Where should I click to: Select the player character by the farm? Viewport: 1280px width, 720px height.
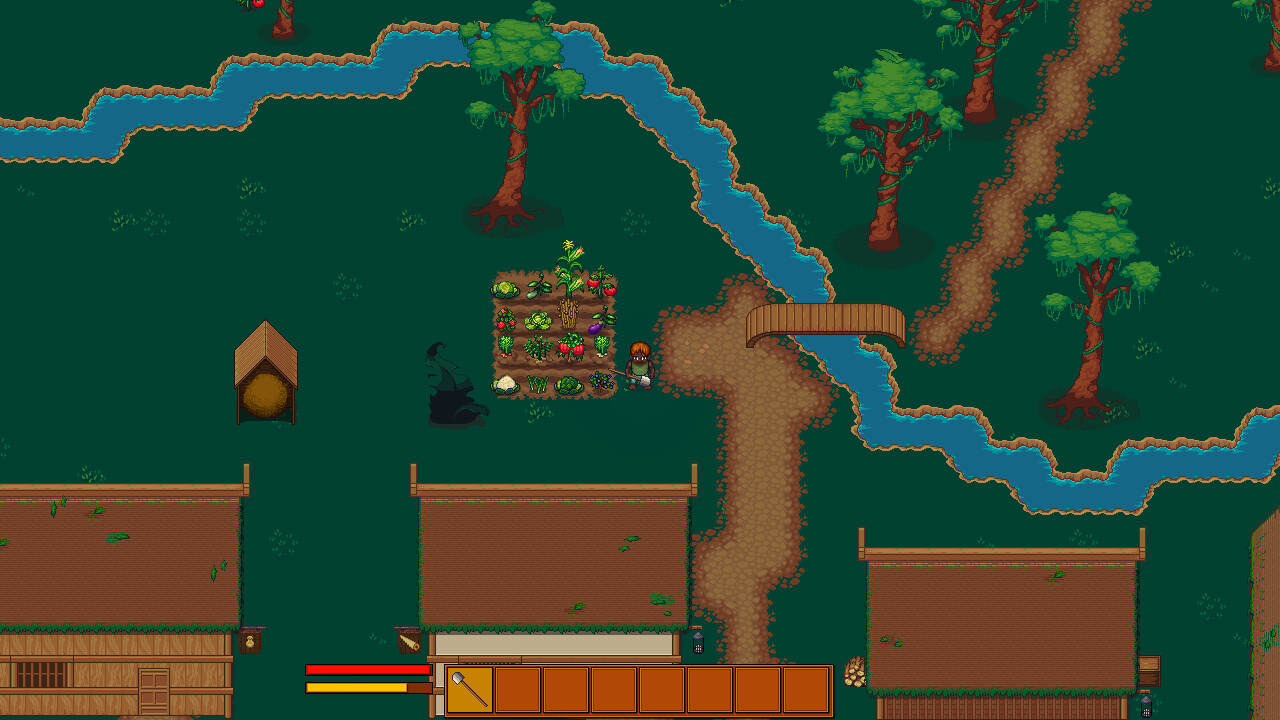pyautogui.click(x=640, y=362)
